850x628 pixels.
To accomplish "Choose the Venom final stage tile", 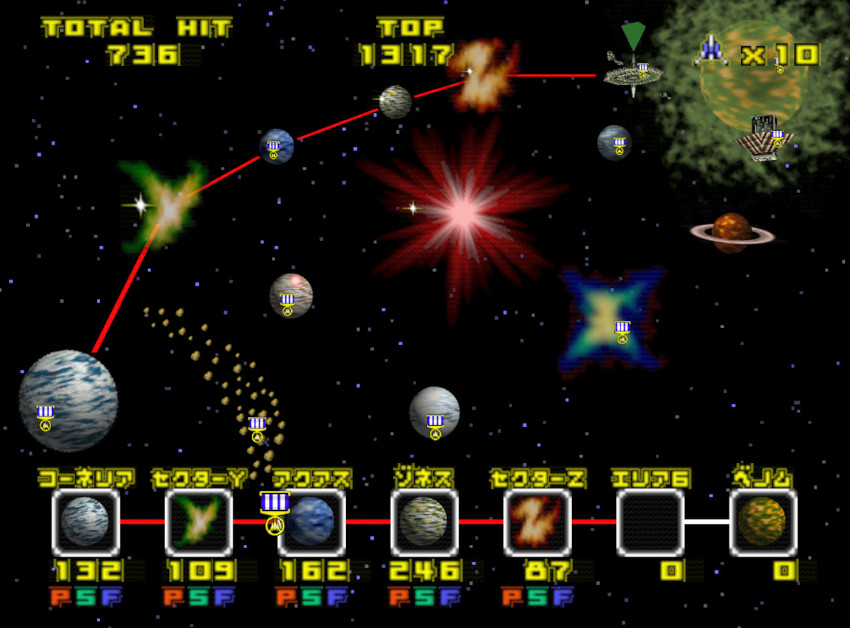I will pos(762,522).
